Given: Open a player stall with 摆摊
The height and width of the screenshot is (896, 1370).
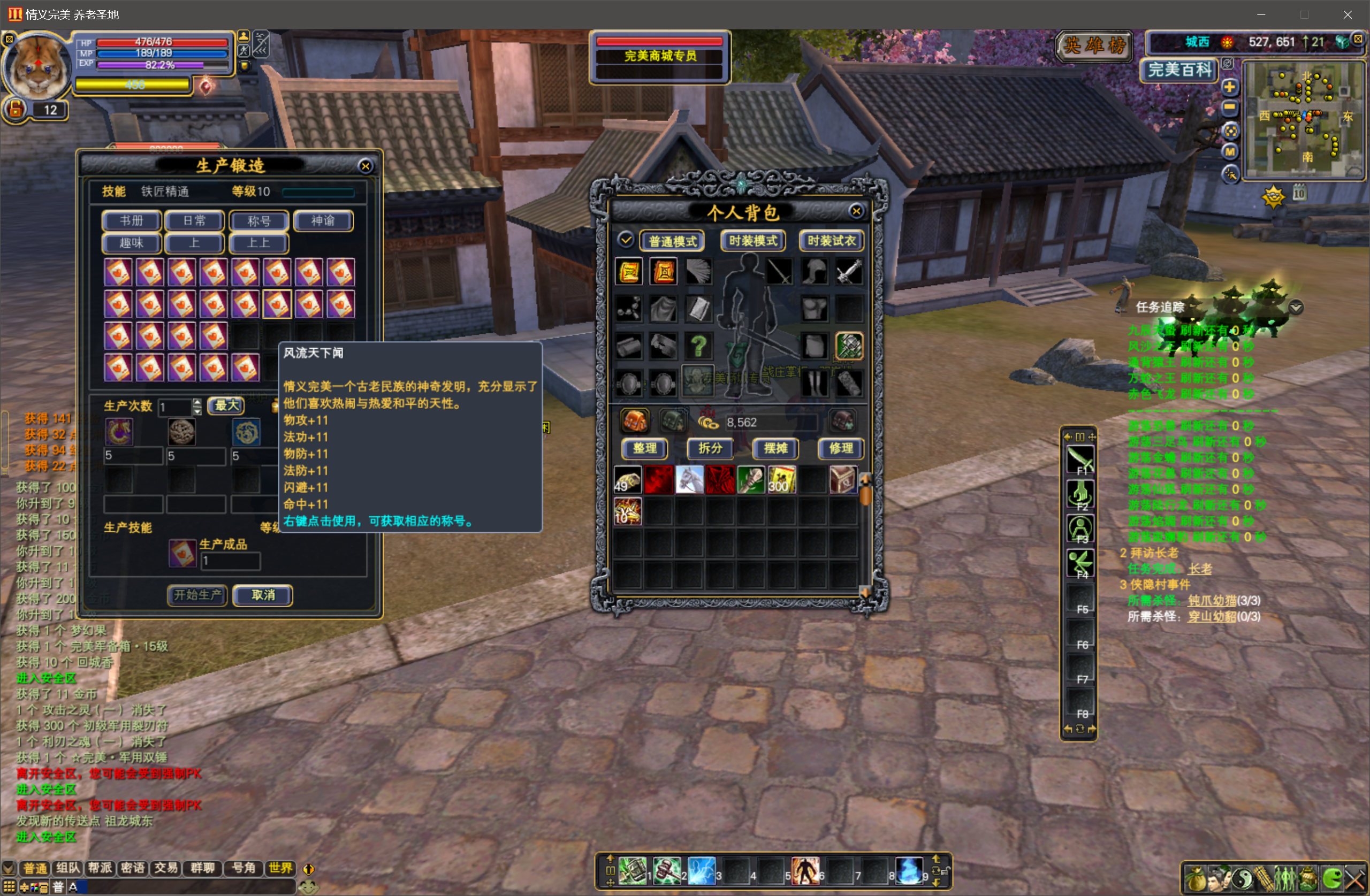Looking at the screenshot, I should pyautogui.click(x=775, y=448).
